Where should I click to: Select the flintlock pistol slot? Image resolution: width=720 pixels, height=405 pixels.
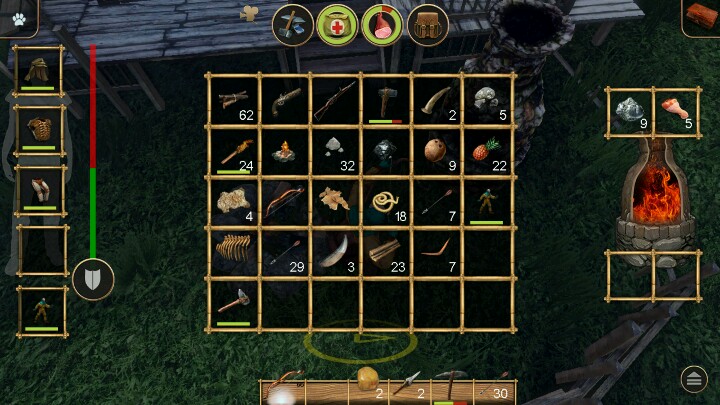coord(284,100)
